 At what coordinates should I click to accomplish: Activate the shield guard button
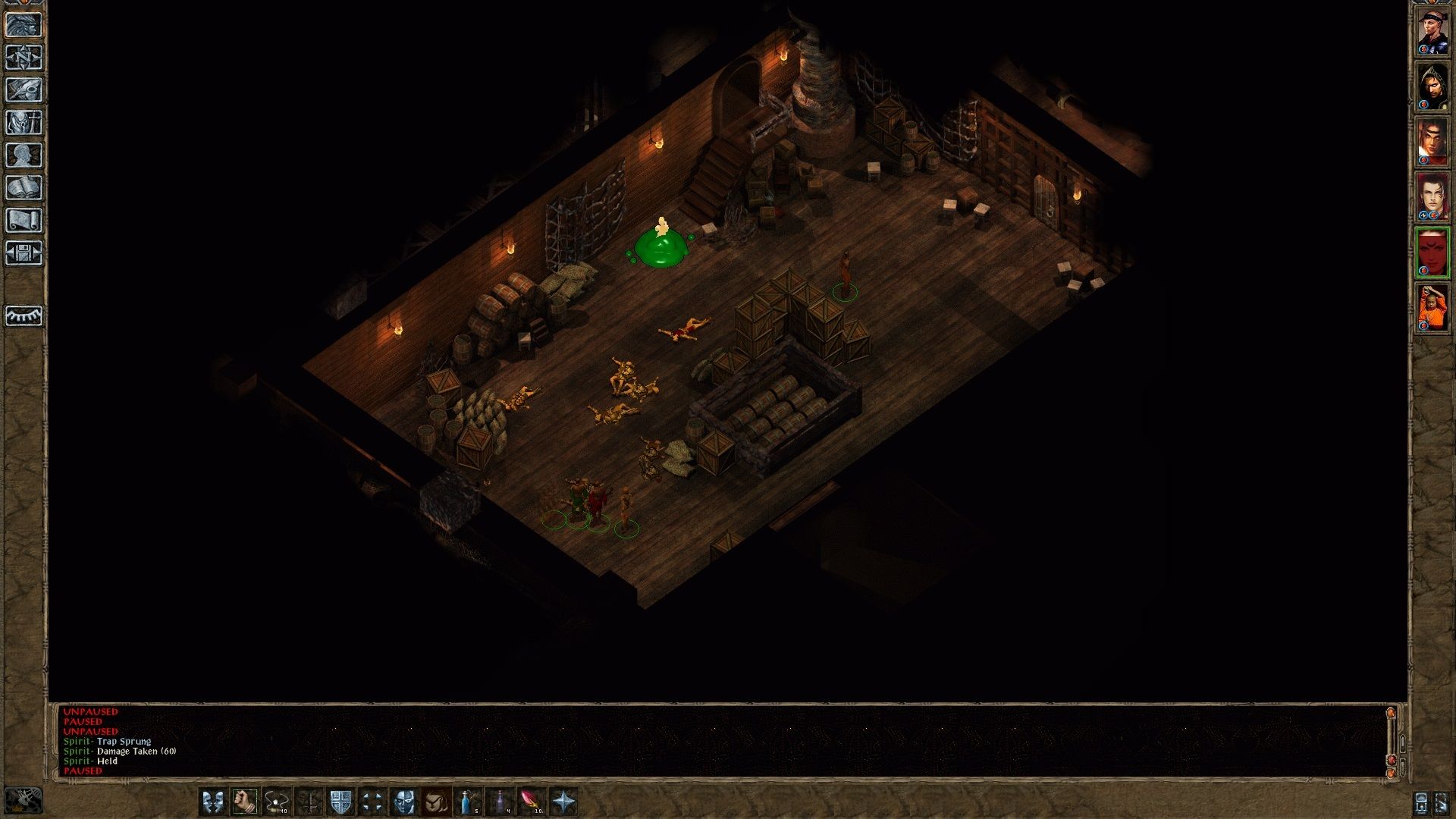[340, 802]
